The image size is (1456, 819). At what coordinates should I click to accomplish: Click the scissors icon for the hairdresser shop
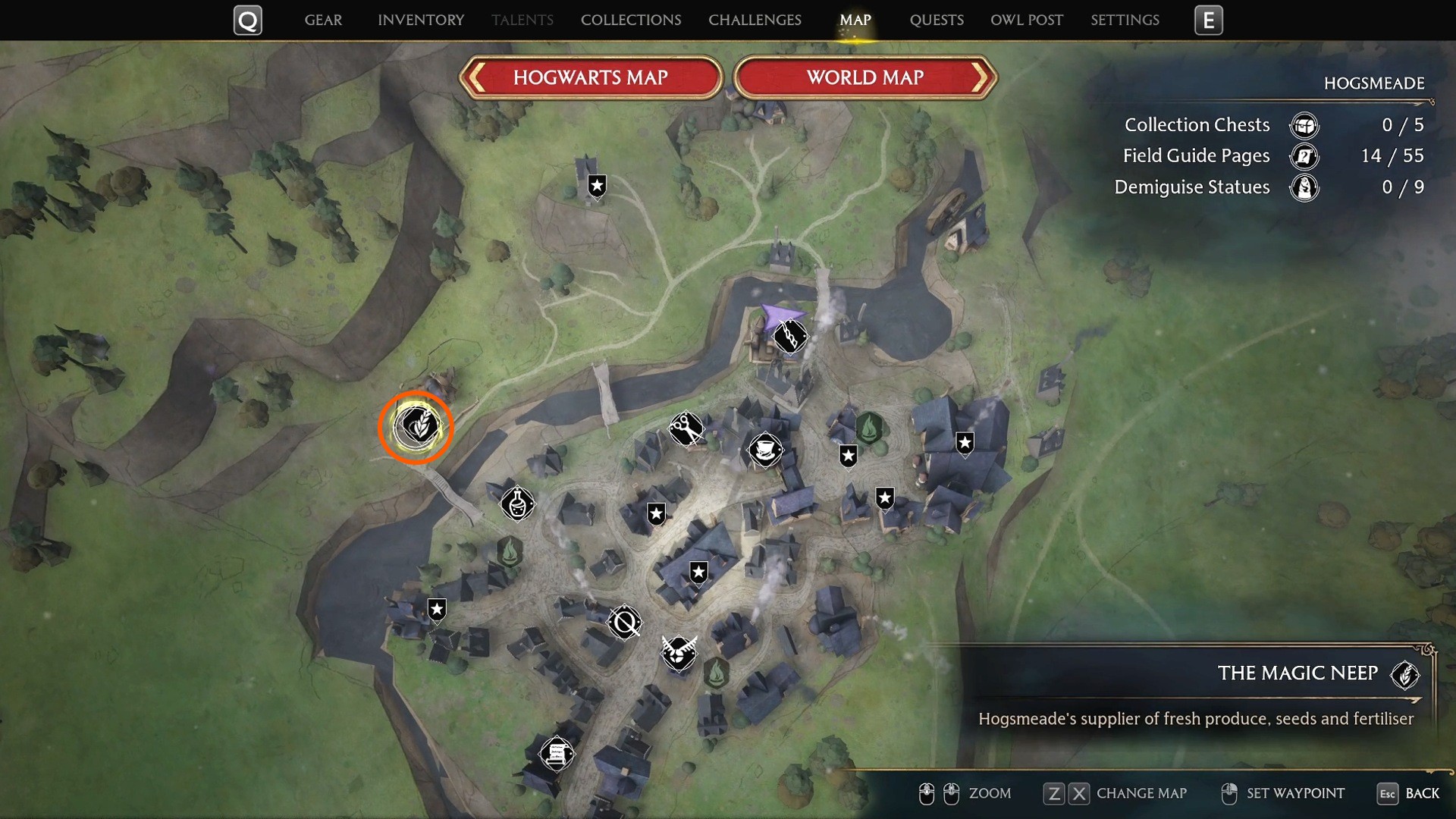point(685,428)
